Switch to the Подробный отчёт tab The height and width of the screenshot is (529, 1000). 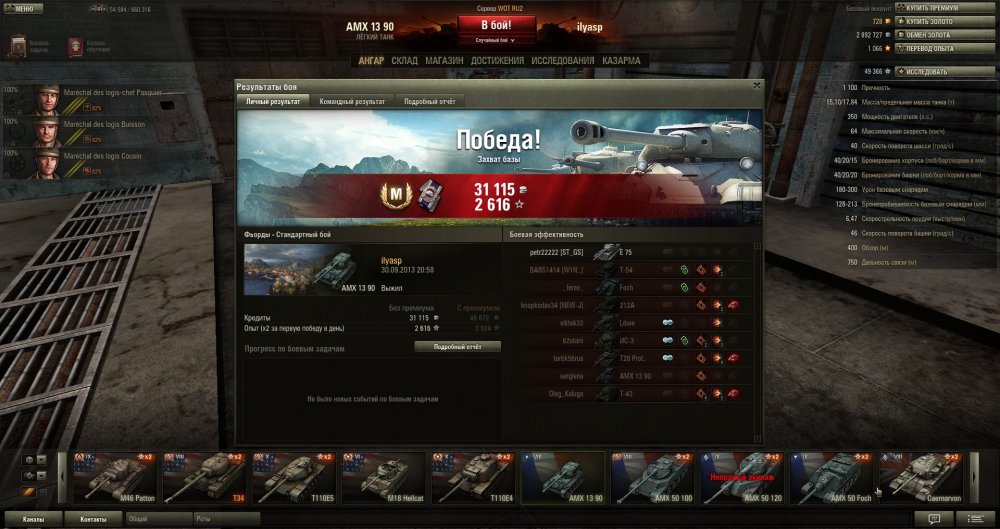(x=429, y=102)
